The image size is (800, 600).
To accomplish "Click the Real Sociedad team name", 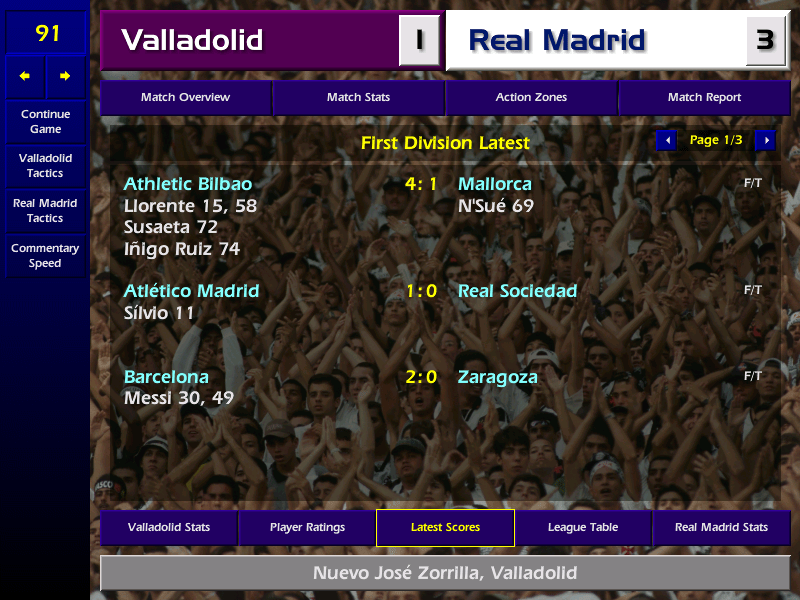I will (x=517, y=291).
